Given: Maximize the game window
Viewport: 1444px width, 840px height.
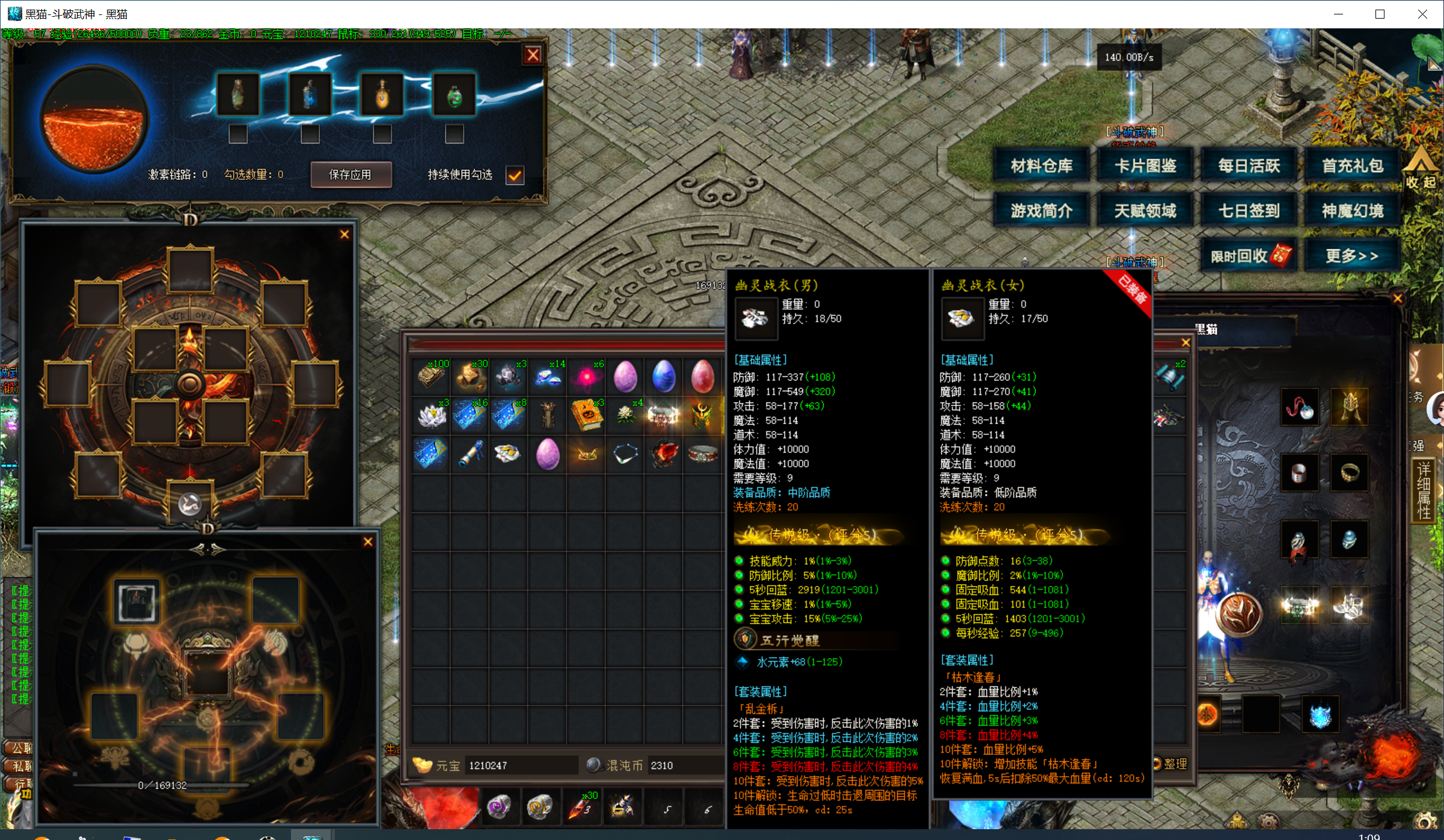Looking at the screenshot, I should point(1380,14).
